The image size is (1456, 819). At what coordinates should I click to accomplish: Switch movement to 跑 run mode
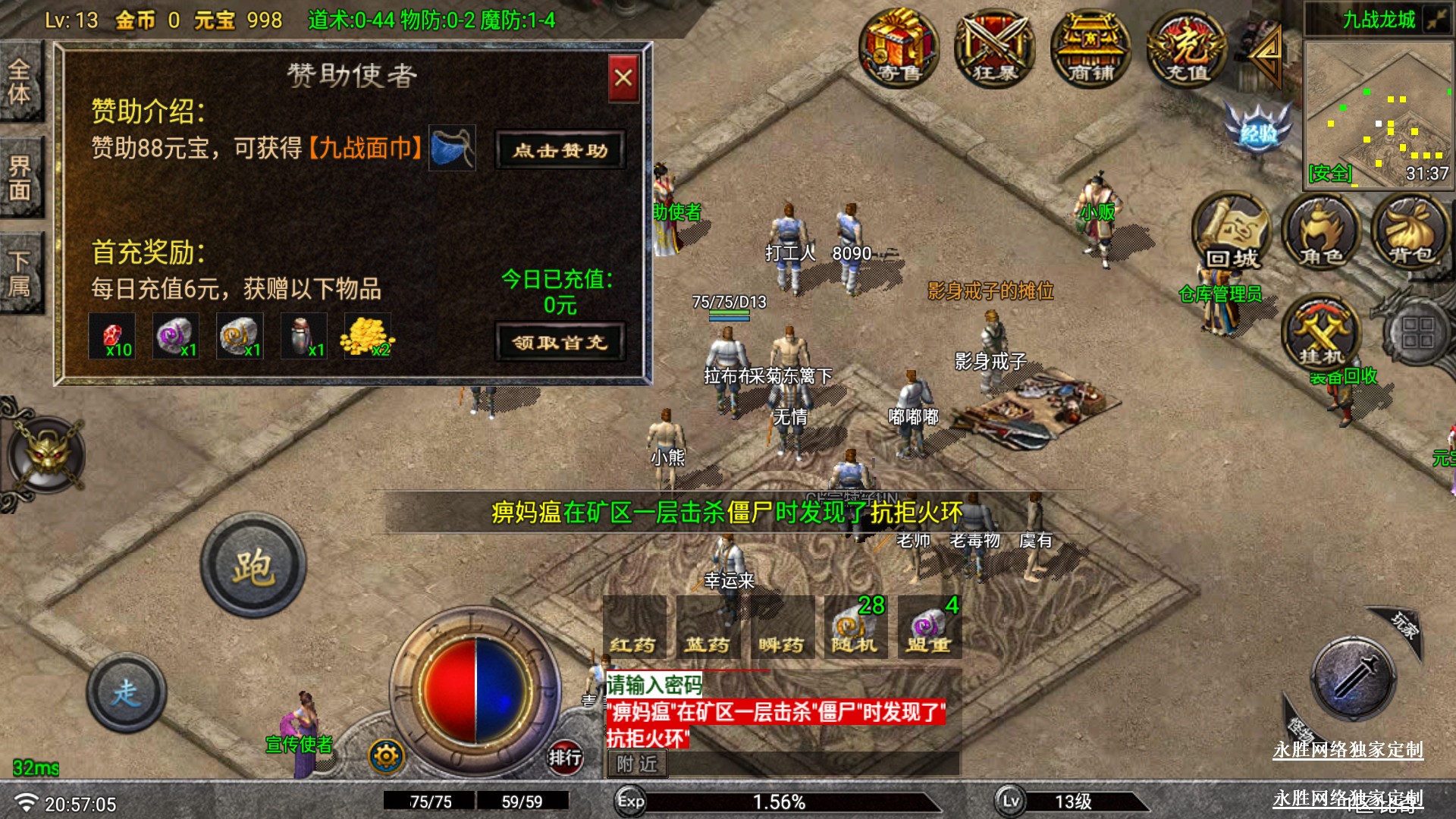(x=253, y=566)
